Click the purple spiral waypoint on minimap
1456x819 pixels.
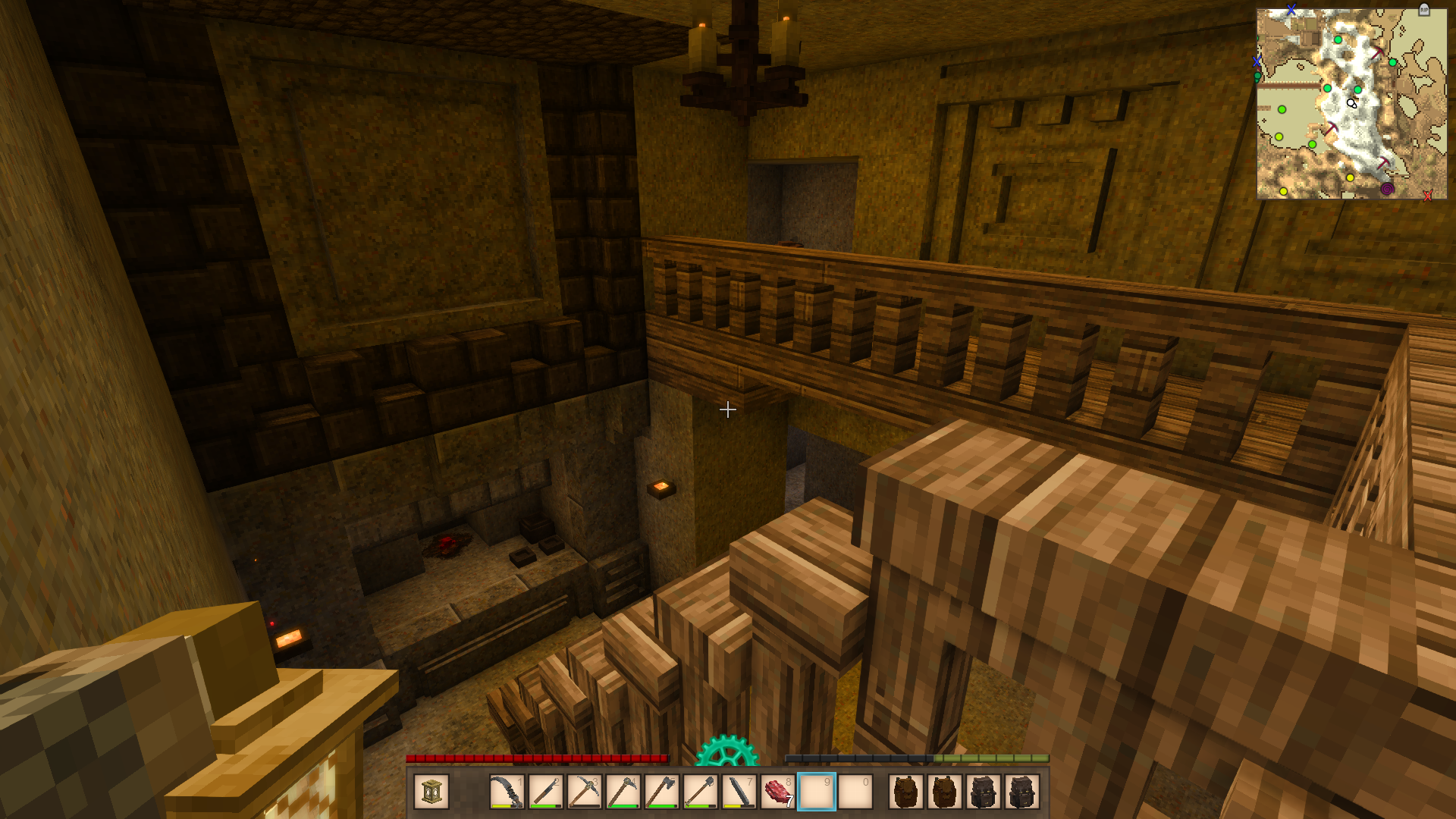(x=1387, y=189)
